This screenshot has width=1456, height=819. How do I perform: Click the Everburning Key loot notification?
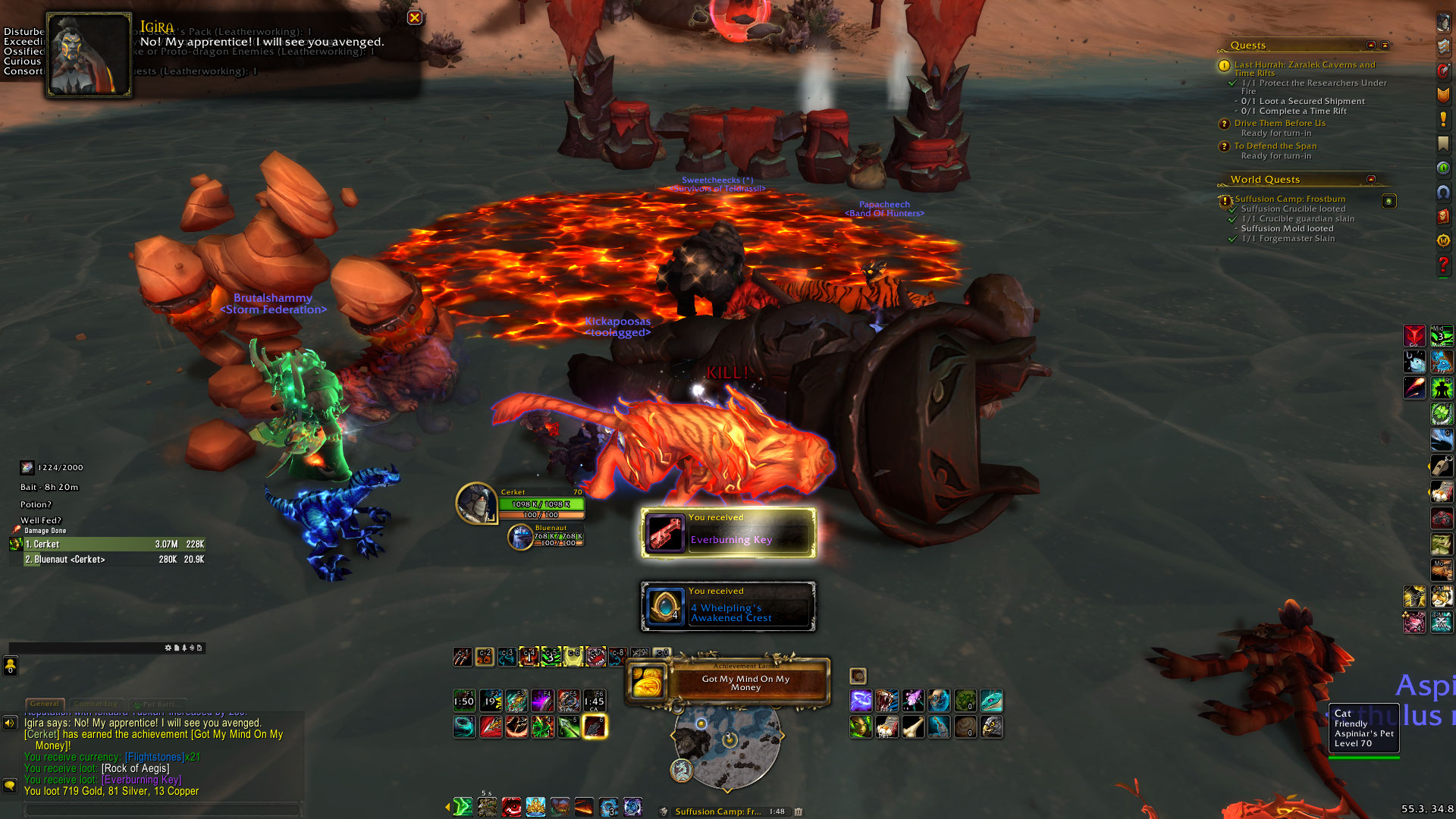[728, 533]
